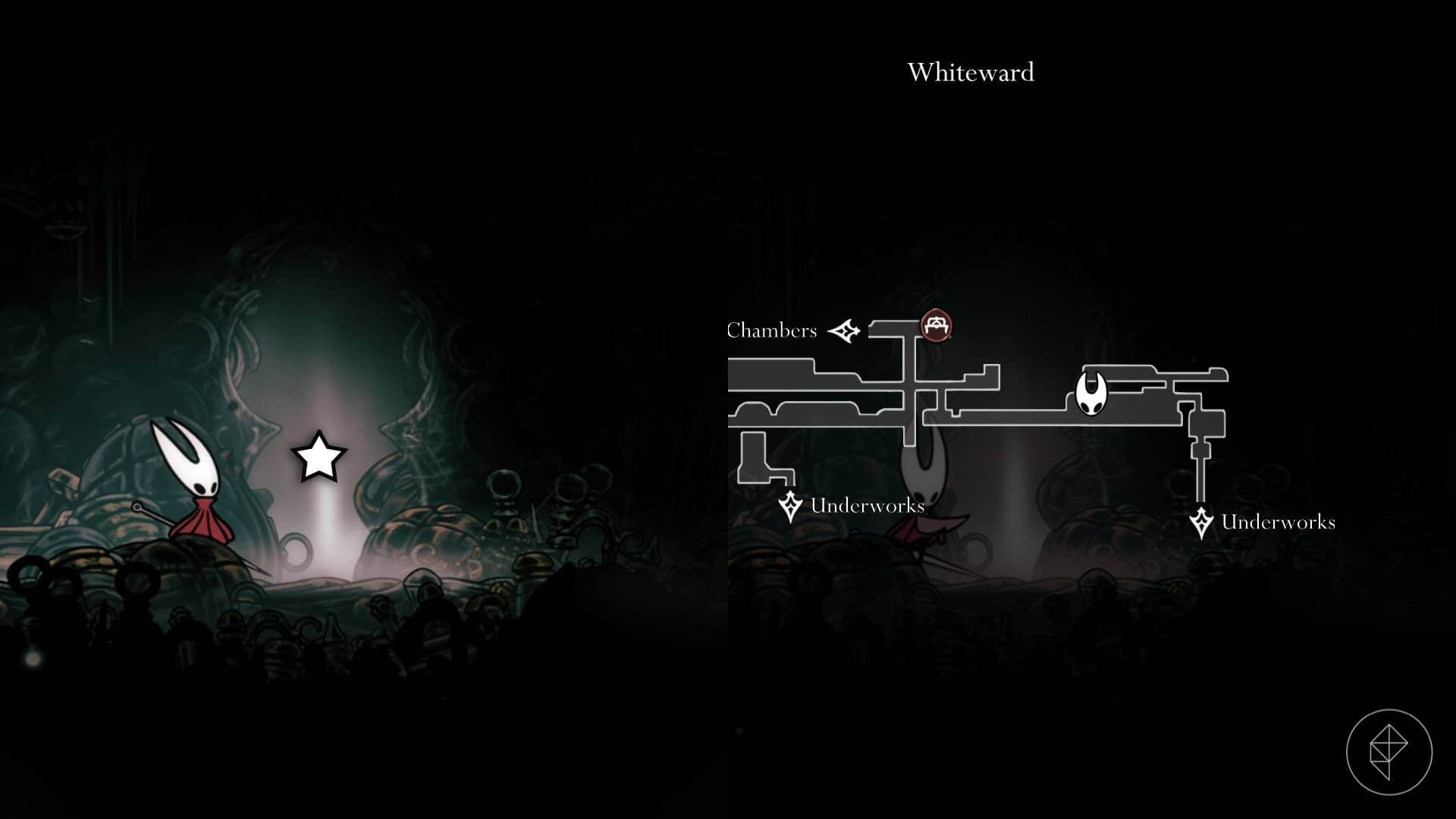Select the left Underworks exit arrow icon
Screen dimensions: 1456x819
tap(789, 507)
